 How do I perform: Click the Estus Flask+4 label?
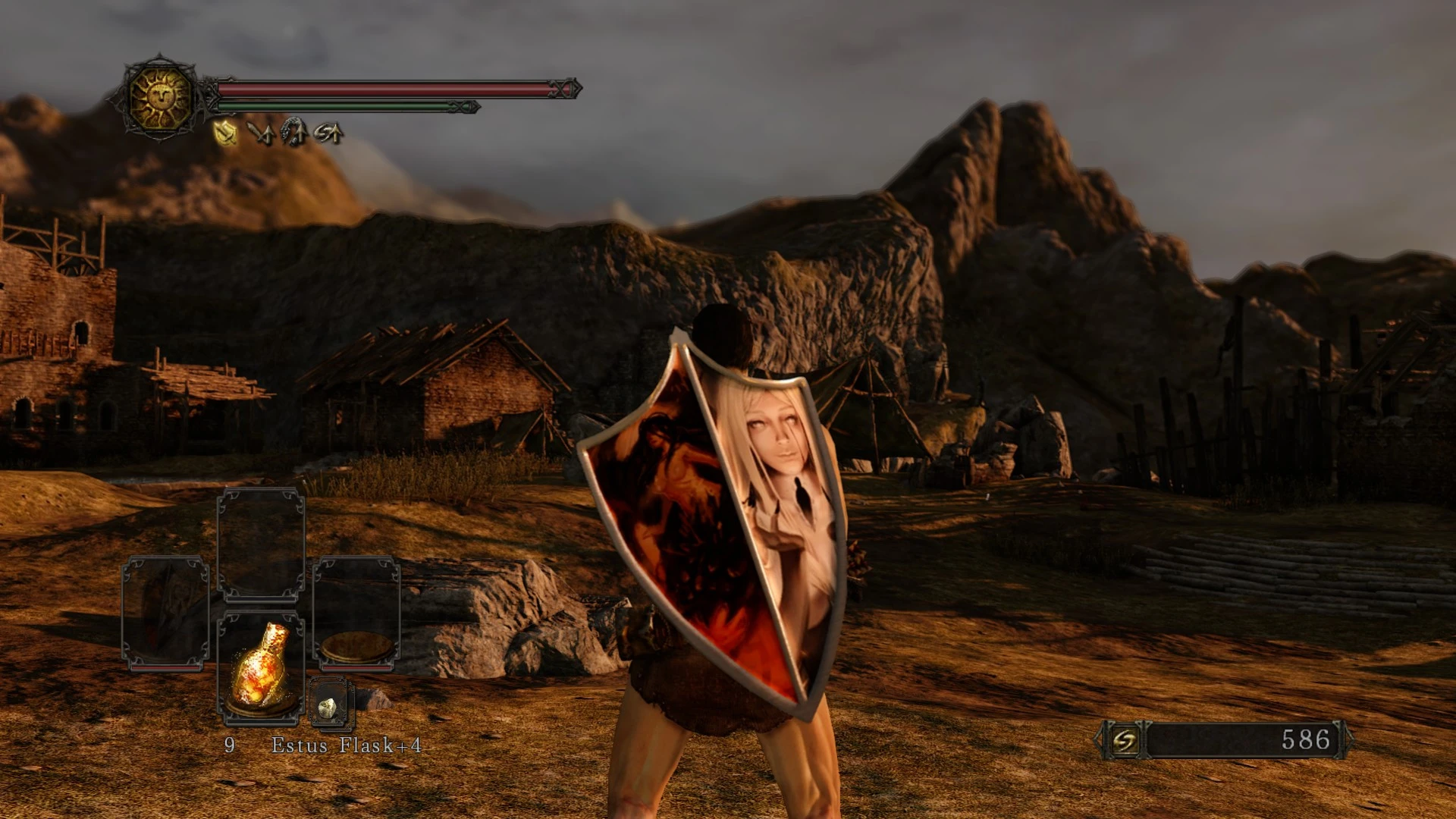(346, 745)
